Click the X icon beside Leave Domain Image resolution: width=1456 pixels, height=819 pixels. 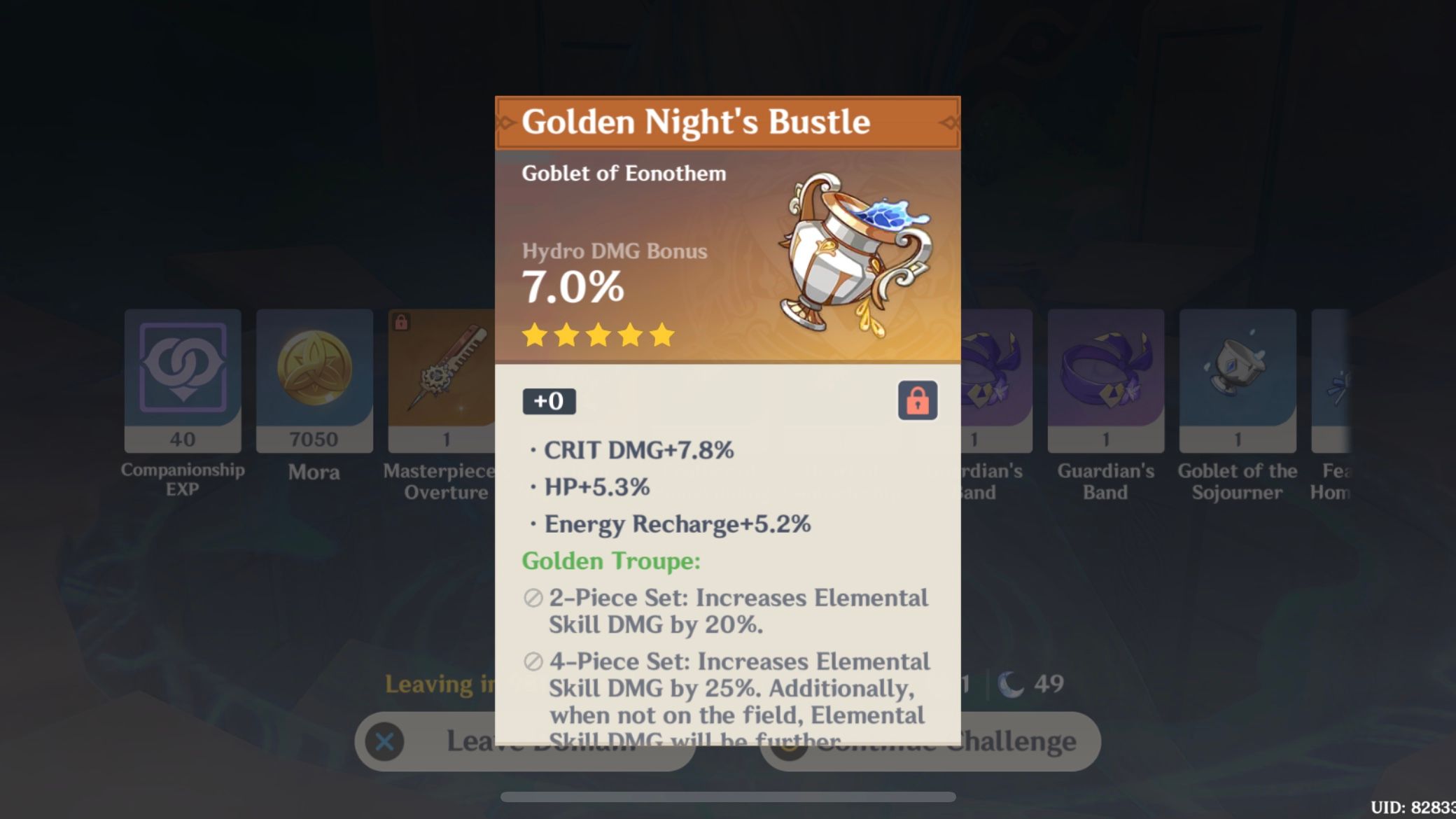pyautogui.click(x=384, y=741)
